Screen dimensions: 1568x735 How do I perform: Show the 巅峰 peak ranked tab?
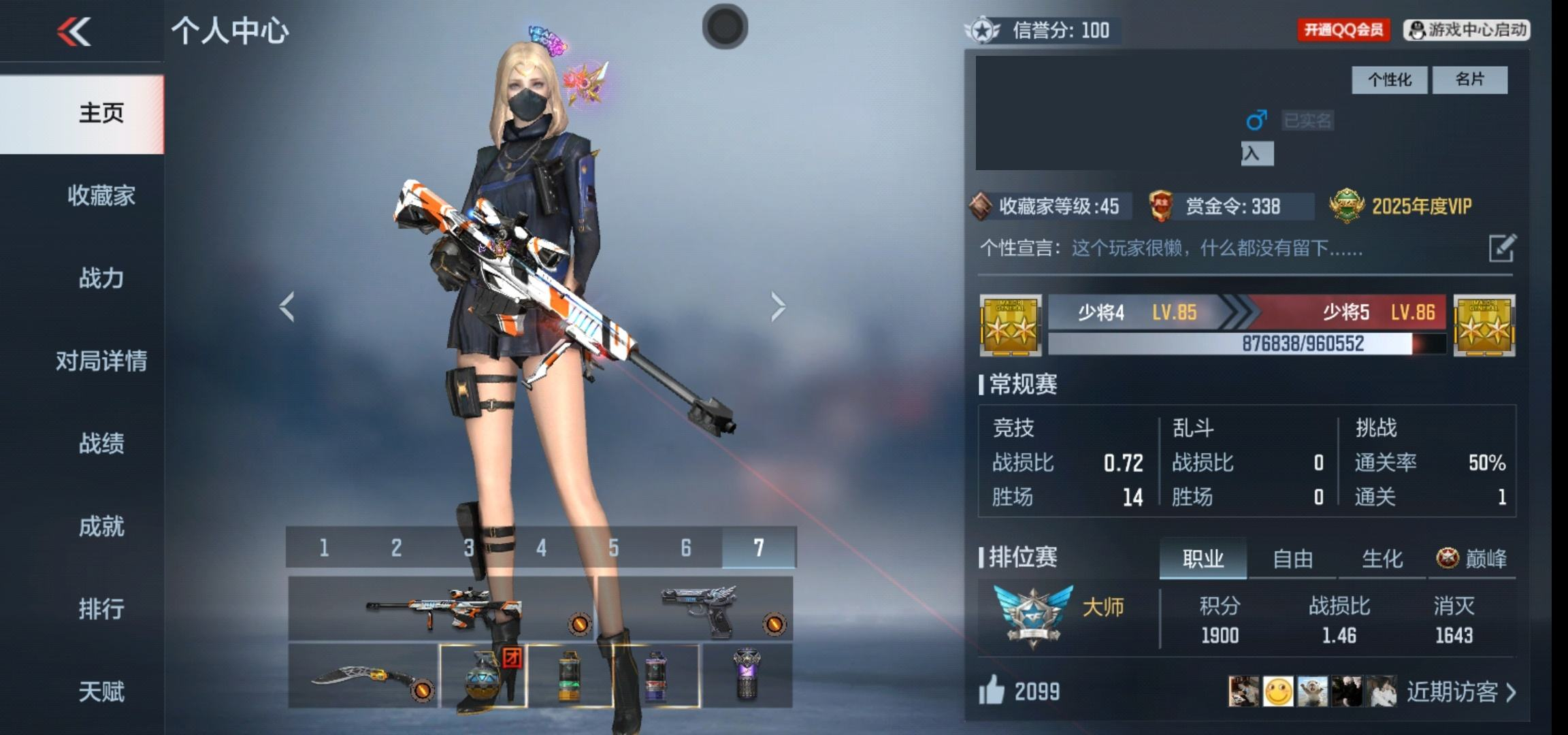tap(1472, 559)
